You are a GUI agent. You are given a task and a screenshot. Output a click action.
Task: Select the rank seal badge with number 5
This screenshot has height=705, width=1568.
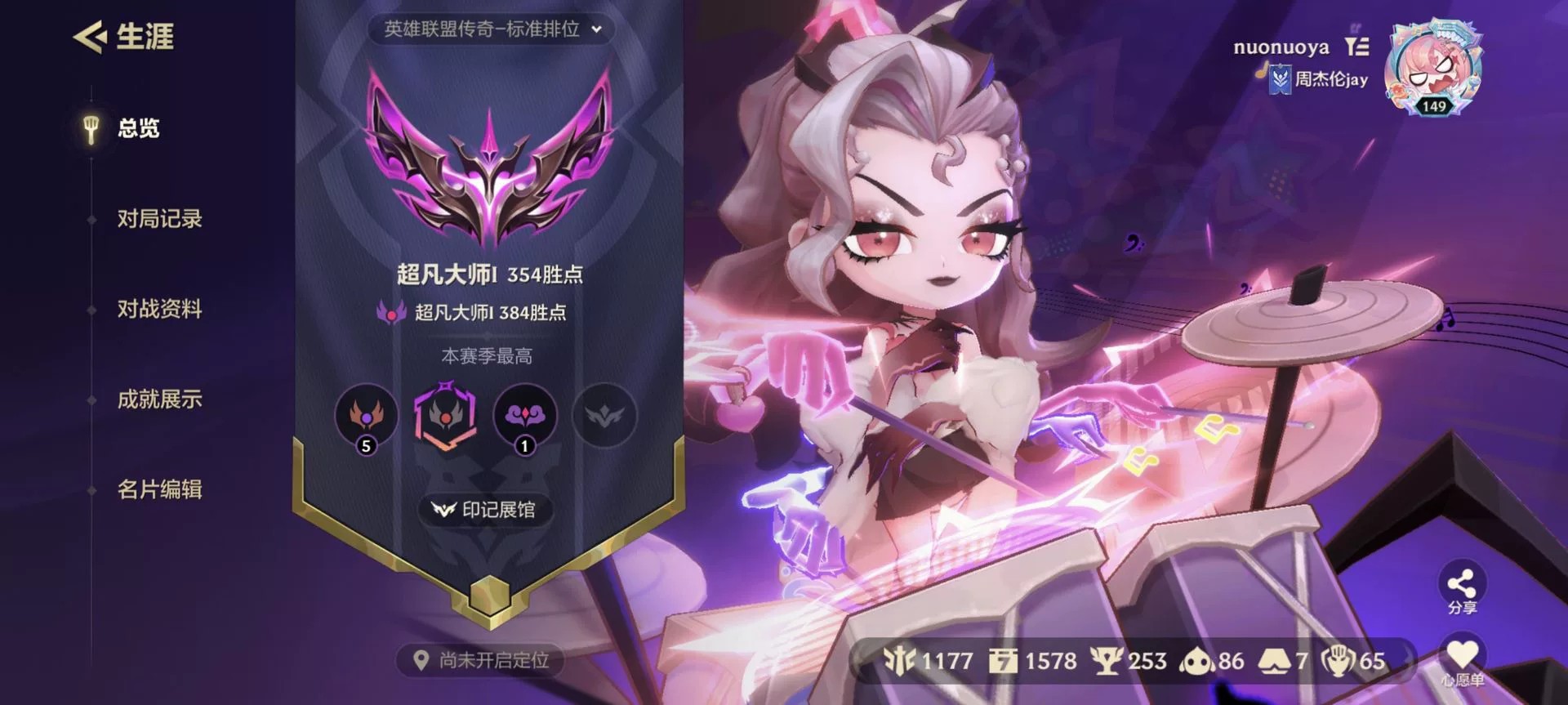[367, 417]
